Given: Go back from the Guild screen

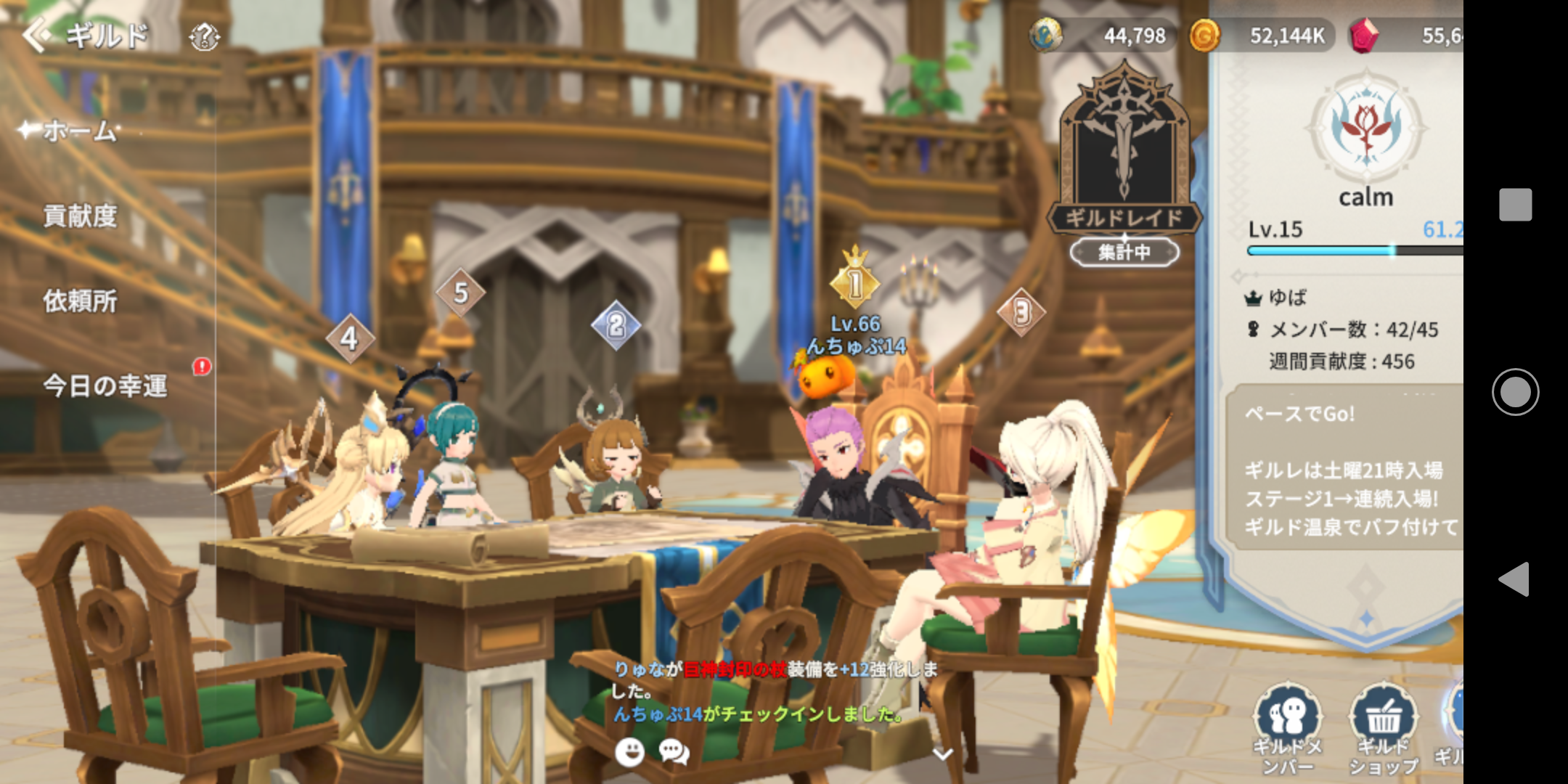Looking at the screenshot, I should tap(36, 35).
